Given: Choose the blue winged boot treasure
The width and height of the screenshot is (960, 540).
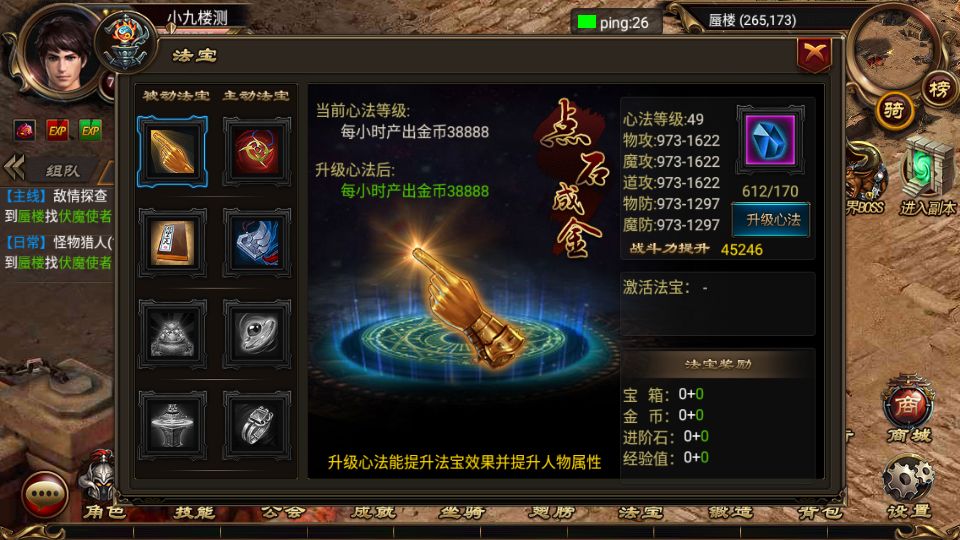Looking at the screenshot, I should 256,241.
